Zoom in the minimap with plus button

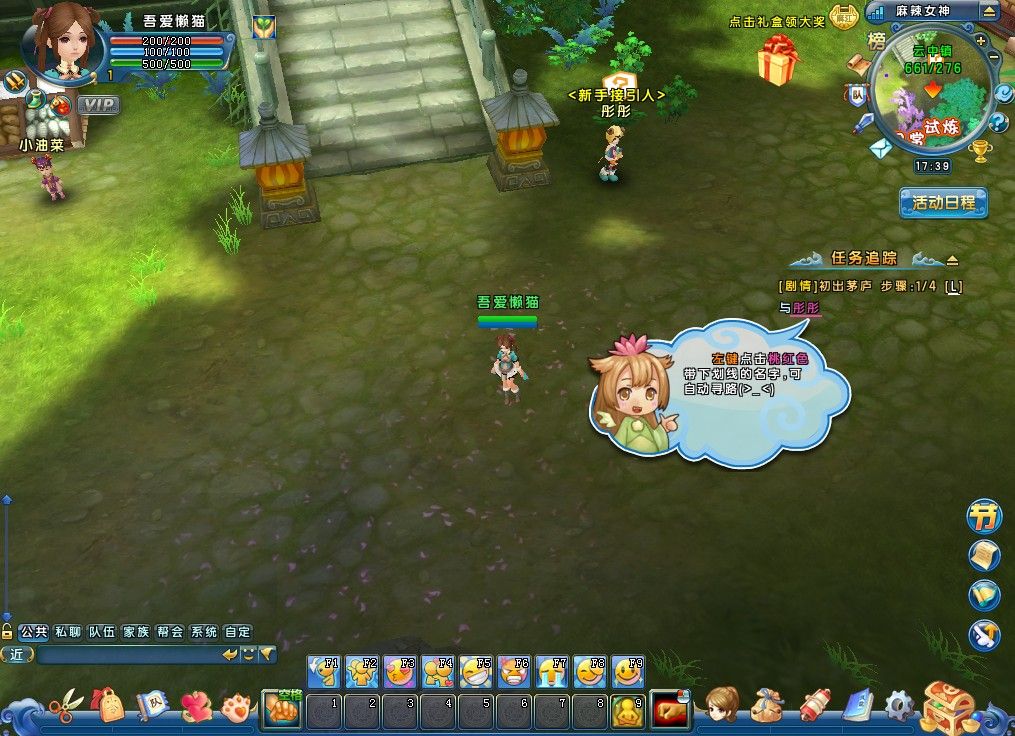tap(981, 39)
